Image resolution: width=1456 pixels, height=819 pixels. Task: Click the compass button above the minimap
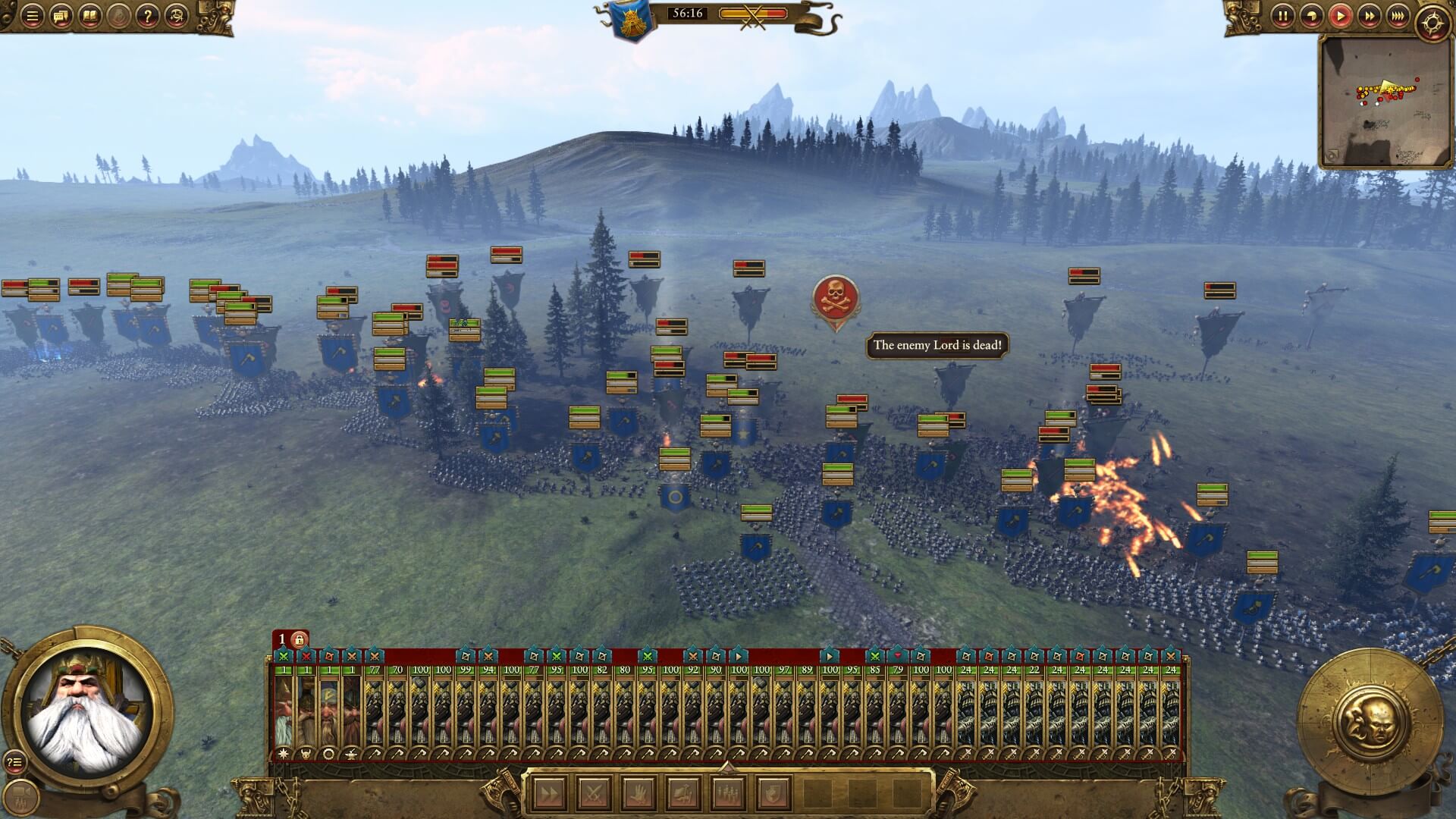pos(1432,24)
